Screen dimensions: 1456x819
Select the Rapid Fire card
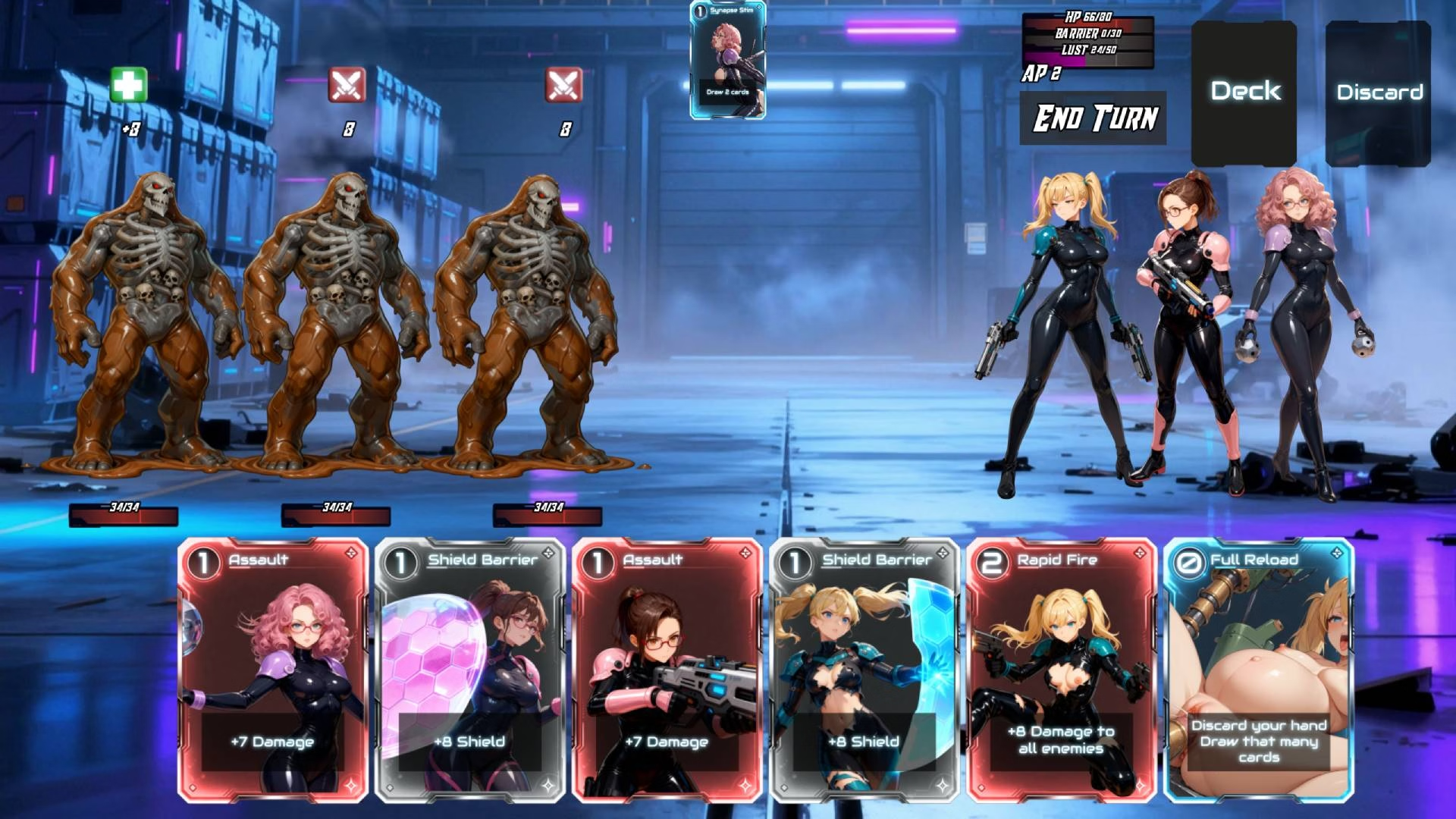(1061, 670)
